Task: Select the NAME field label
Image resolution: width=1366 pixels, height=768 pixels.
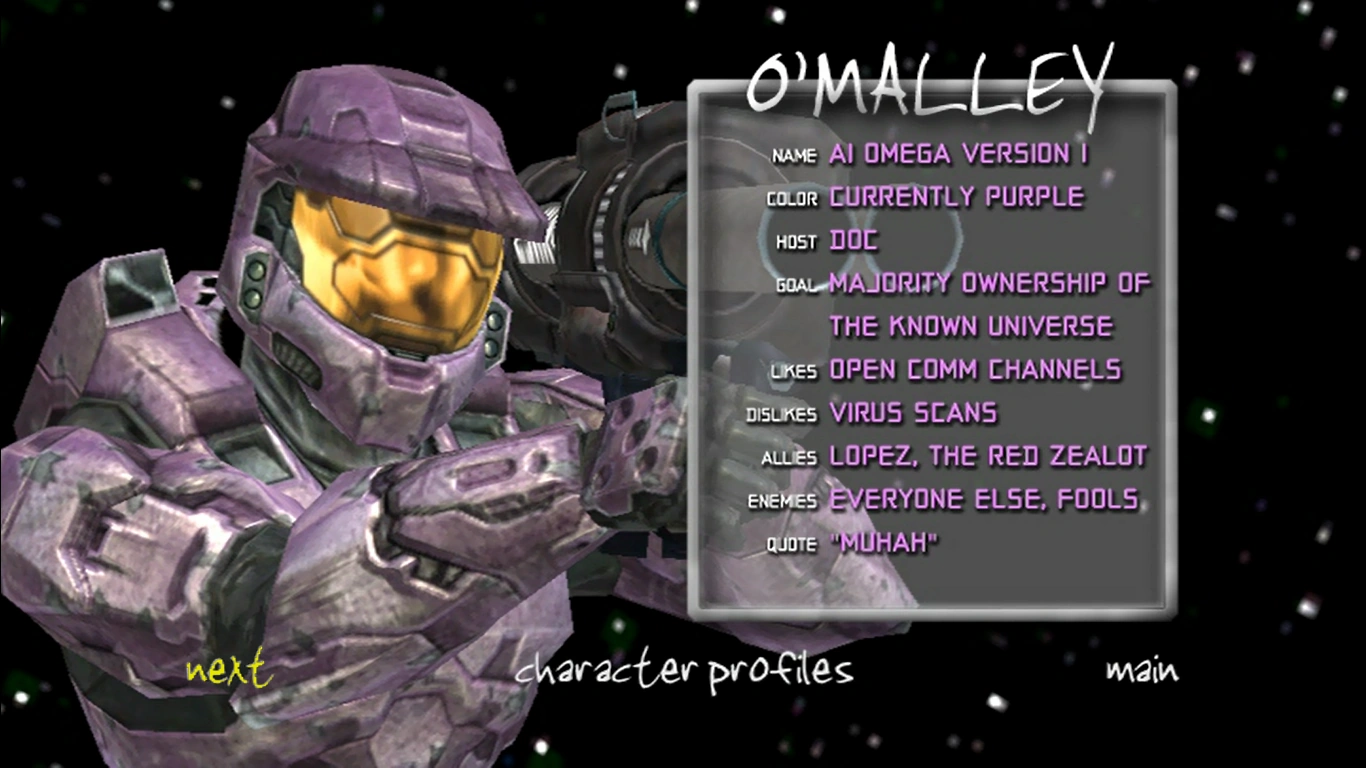Action: click(x=795, y=156)
